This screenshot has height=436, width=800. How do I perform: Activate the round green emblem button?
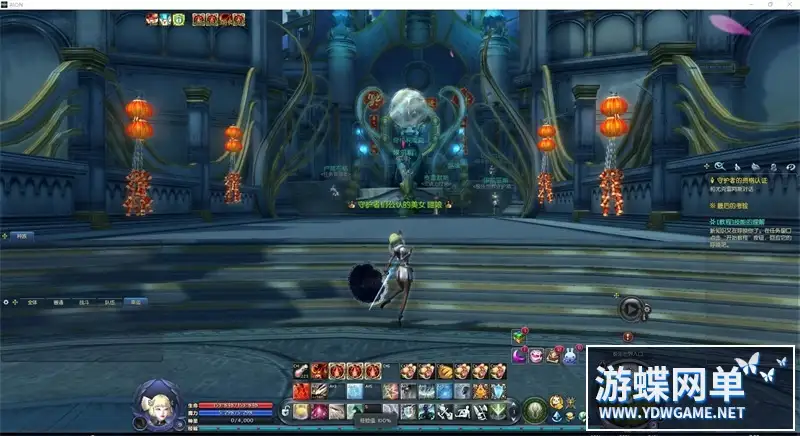534,409
